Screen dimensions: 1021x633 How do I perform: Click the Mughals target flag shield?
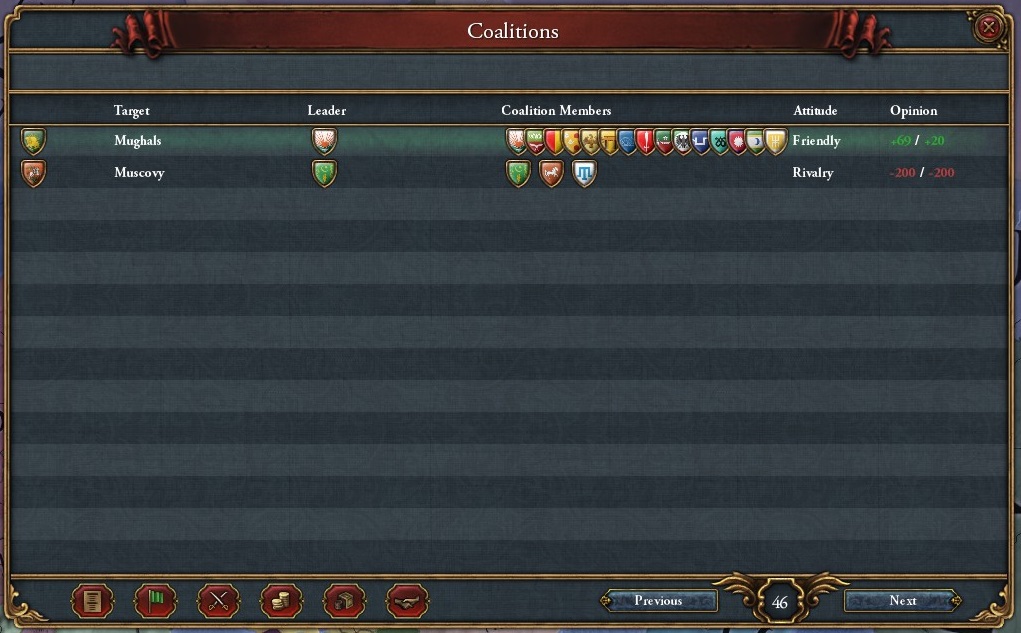pyautogui.click(x=34, y=141)
